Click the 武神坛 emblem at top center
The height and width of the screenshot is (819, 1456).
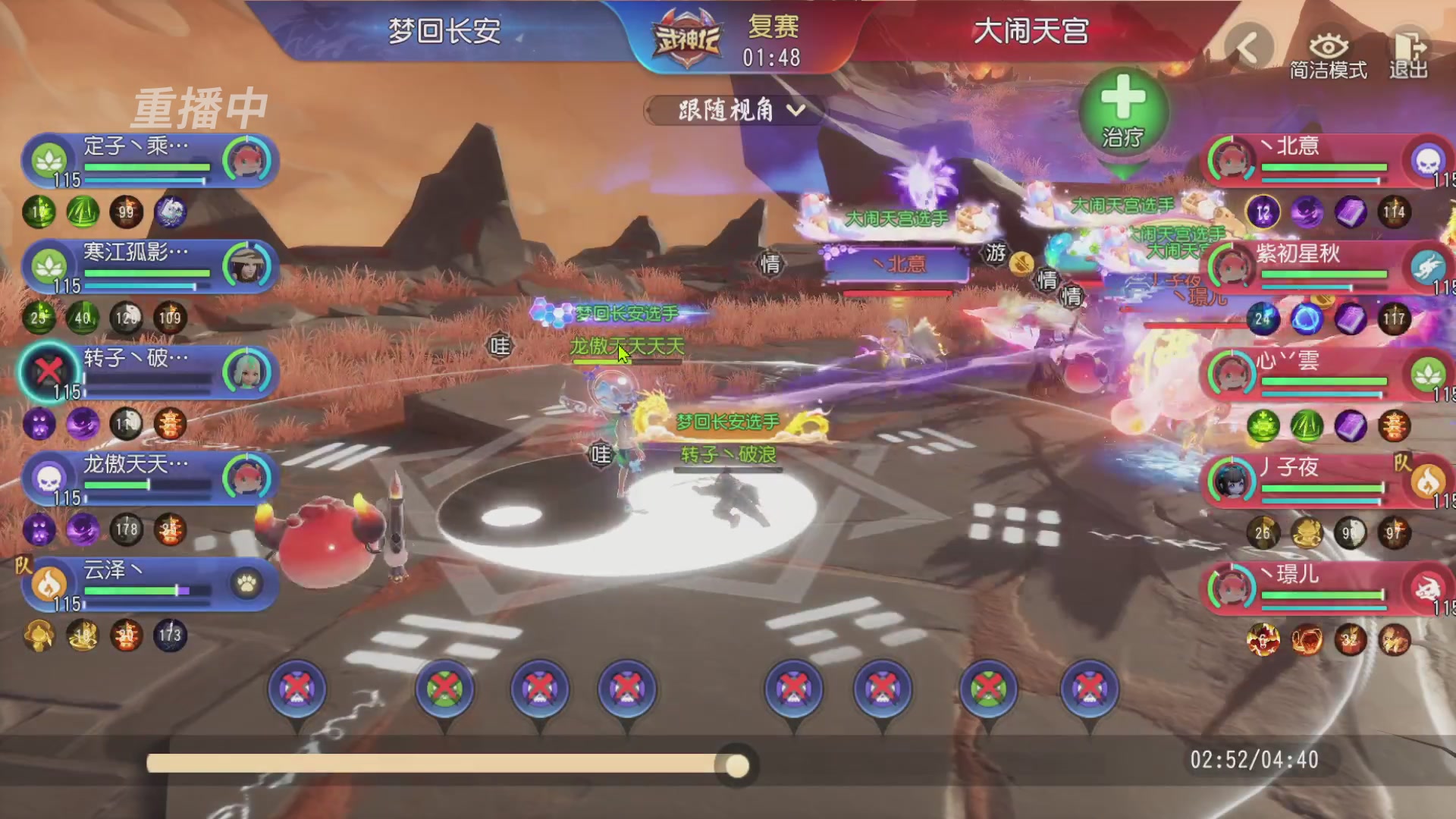[x=686, y=36]
